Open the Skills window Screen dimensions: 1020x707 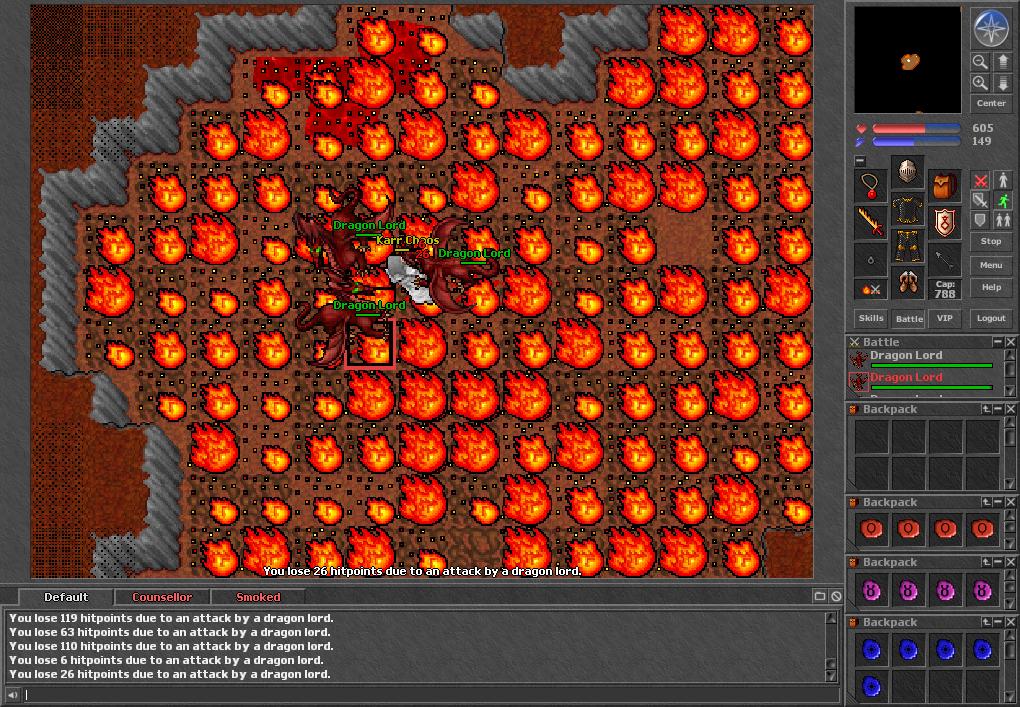[871, 318]
